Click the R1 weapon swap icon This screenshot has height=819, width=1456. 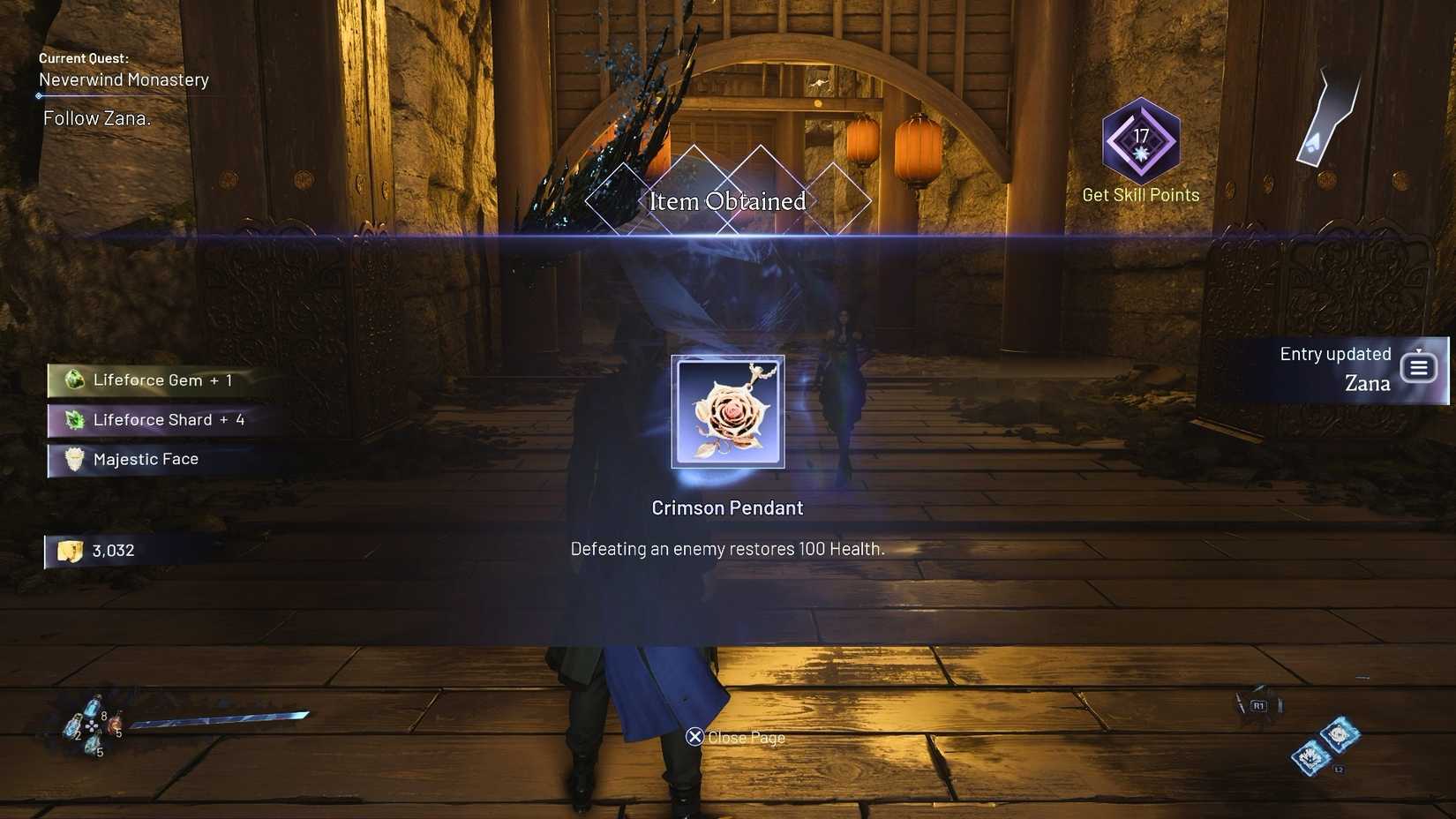coord(1257,704)
